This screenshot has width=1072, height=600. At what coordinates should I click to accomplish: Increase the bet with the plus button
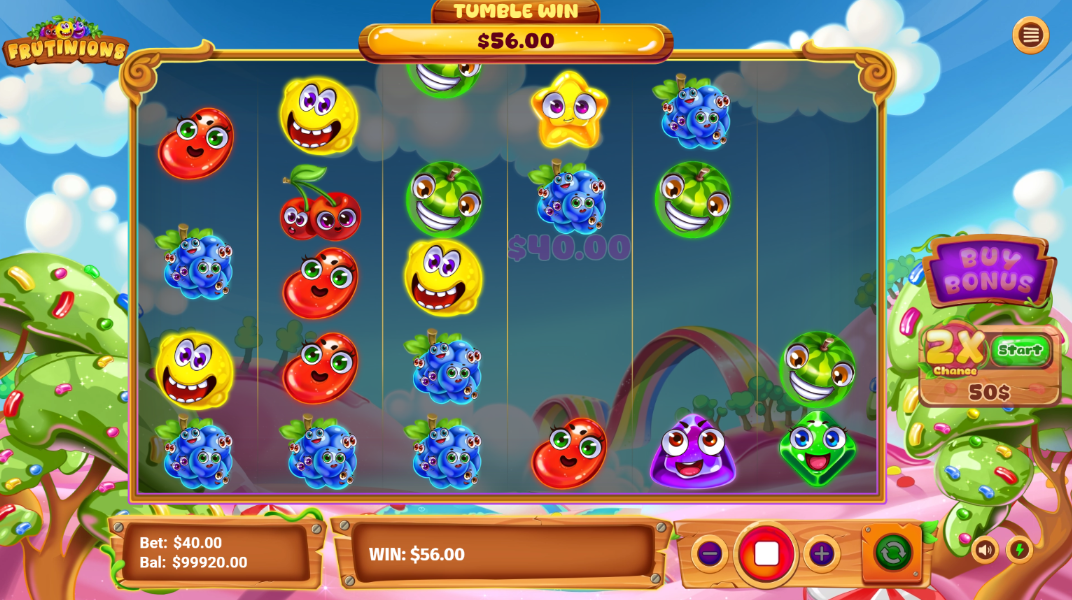point(821,553)
